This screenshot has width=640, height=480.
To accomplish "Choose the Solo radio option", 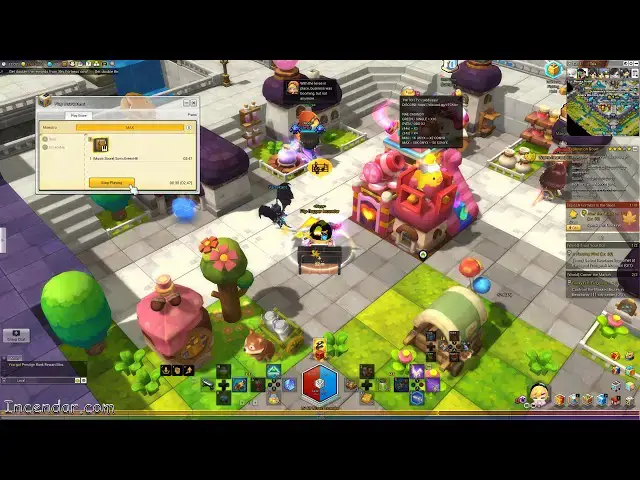I will tap(45, 138).
